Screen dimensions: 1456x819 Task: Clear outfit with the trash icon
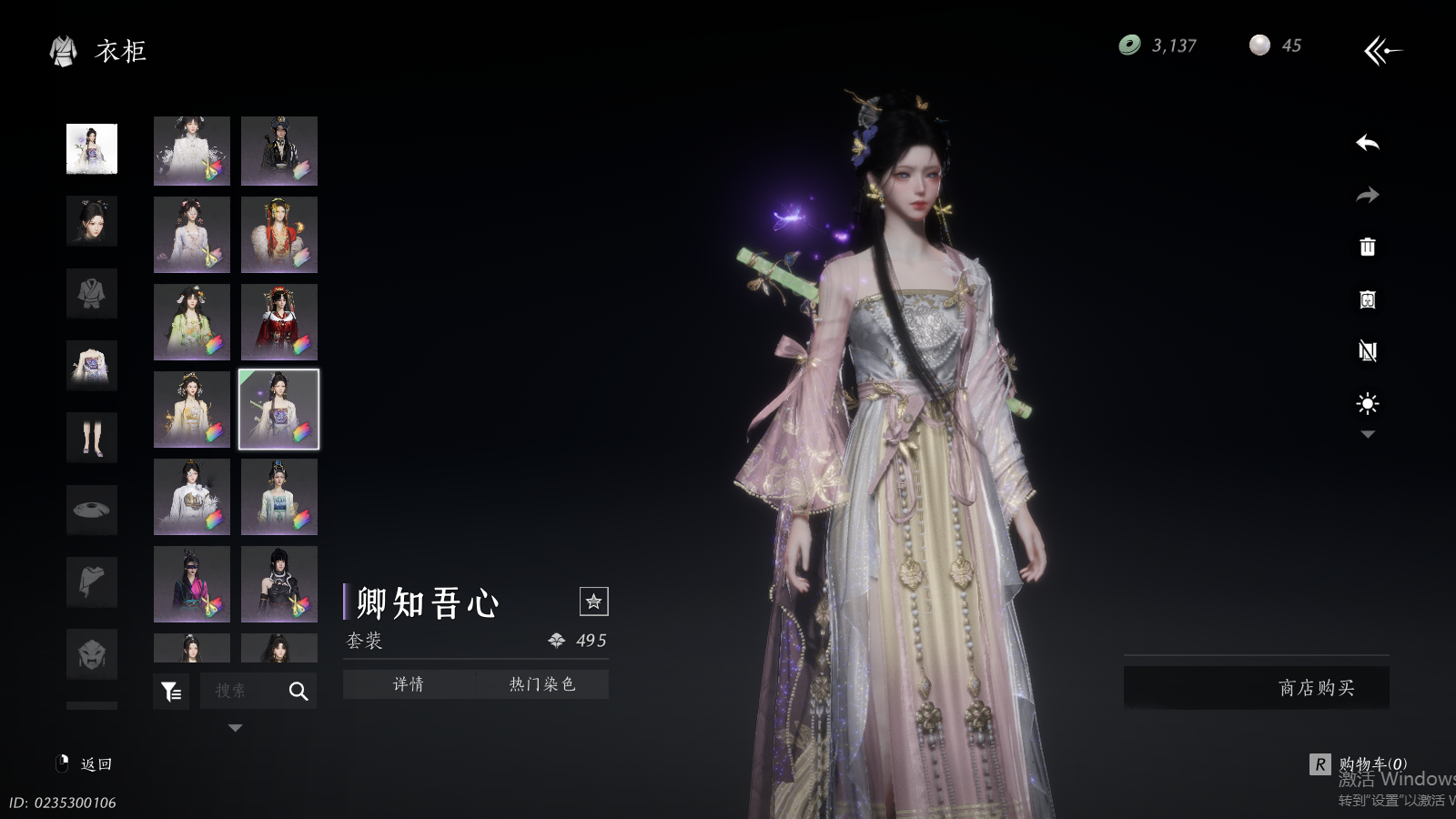tap(1367, 247)
